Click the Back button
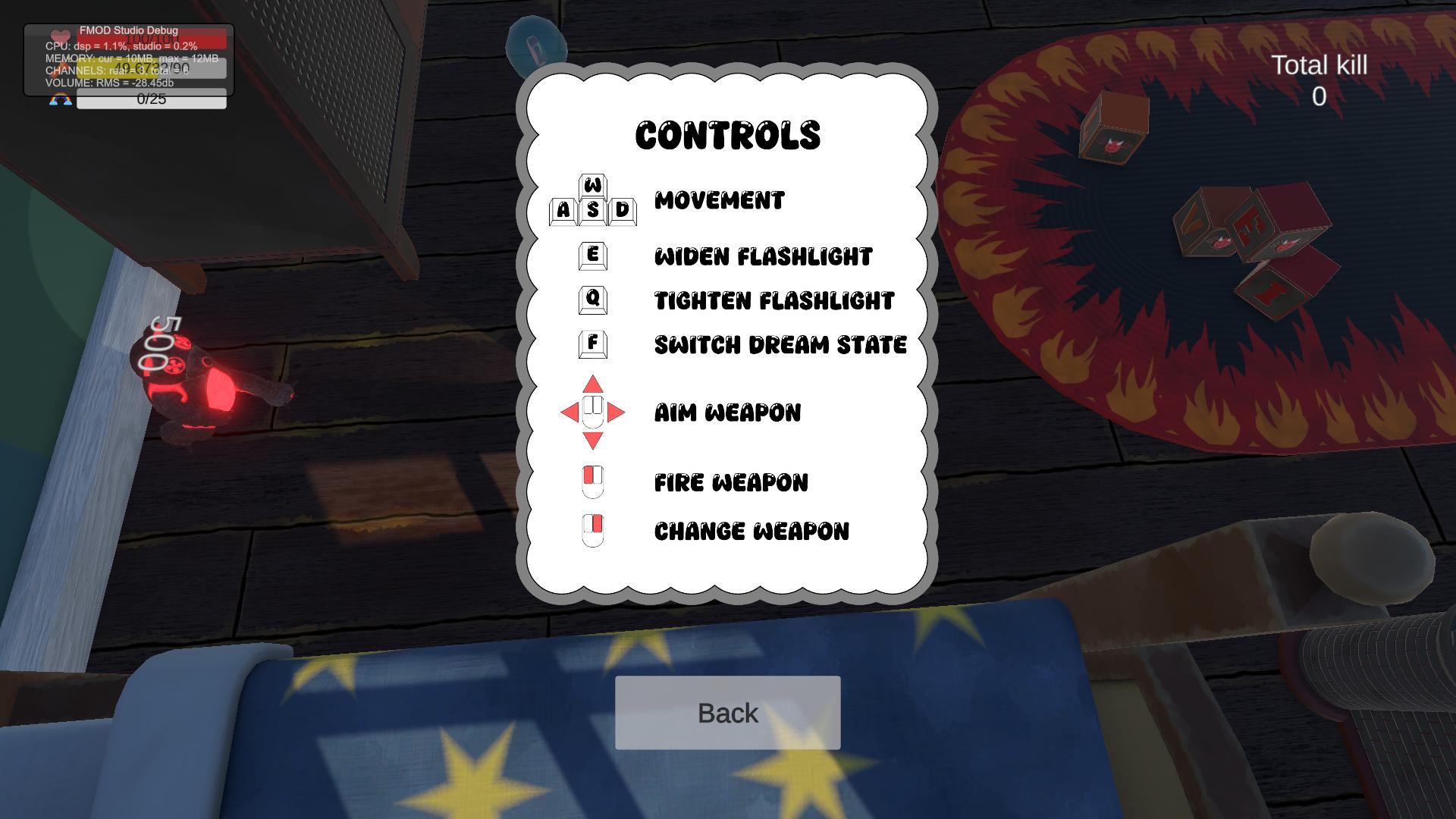 pyautogui.click(x=727, y=713)
